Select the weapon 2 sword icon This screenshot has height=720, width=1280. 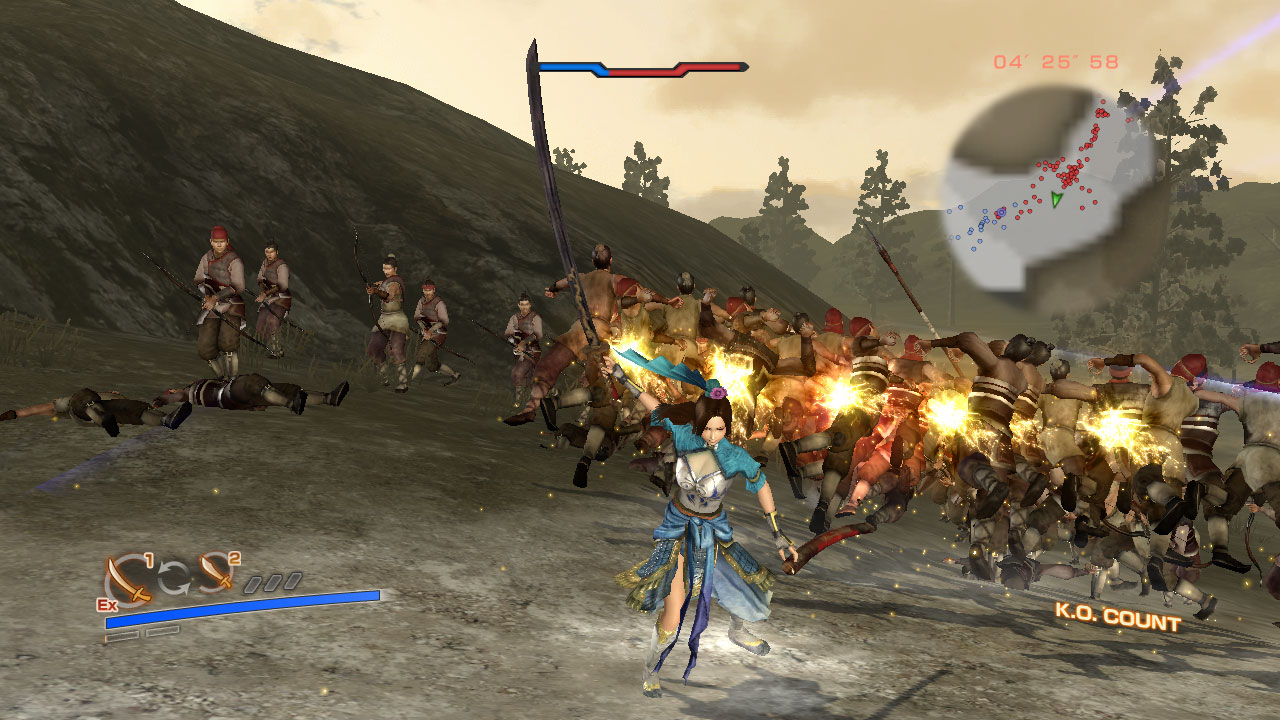tap(214, 573)
